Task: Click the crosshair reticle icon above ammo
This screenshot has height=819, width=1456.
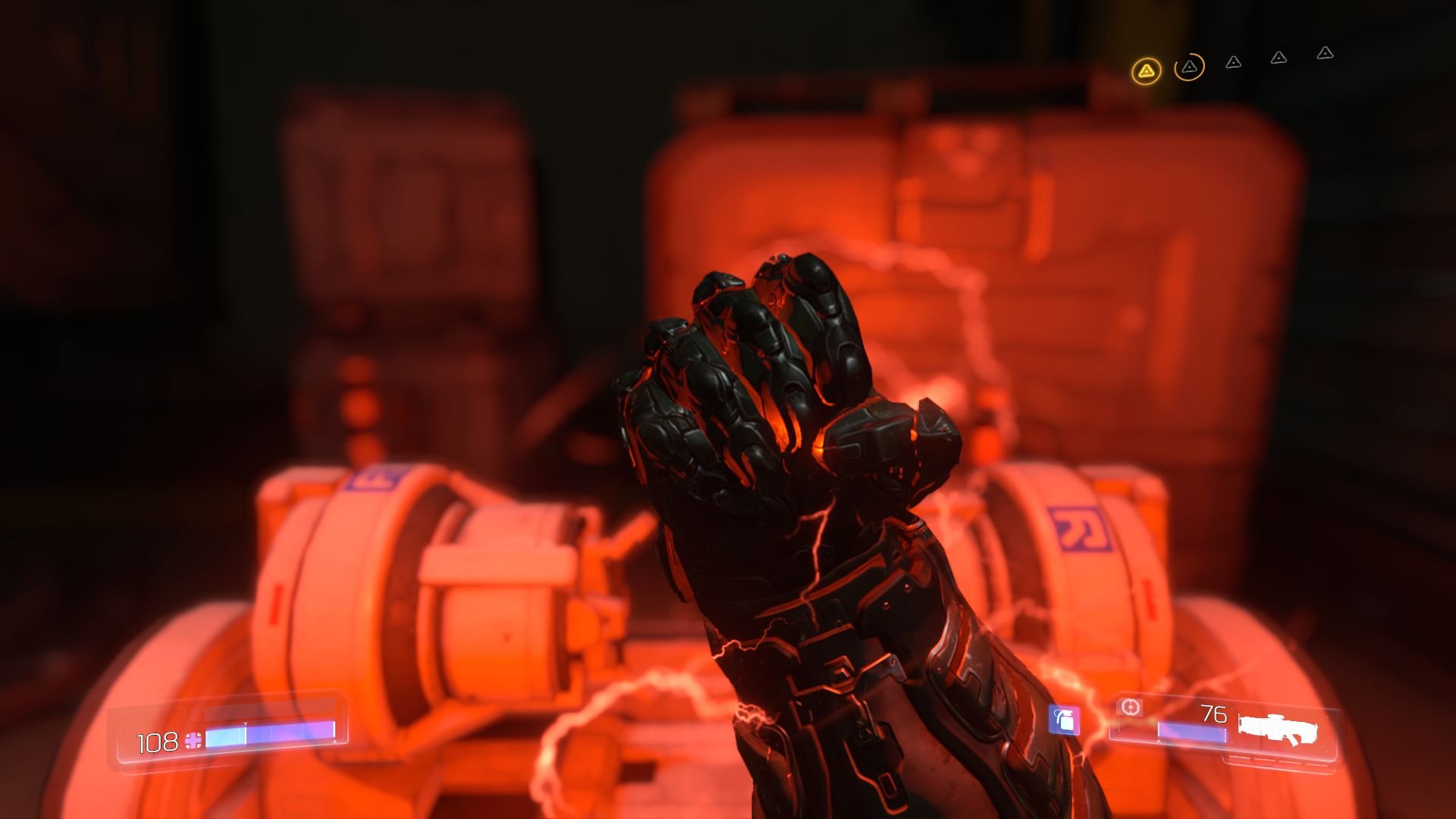Action: click(1130, 708)
